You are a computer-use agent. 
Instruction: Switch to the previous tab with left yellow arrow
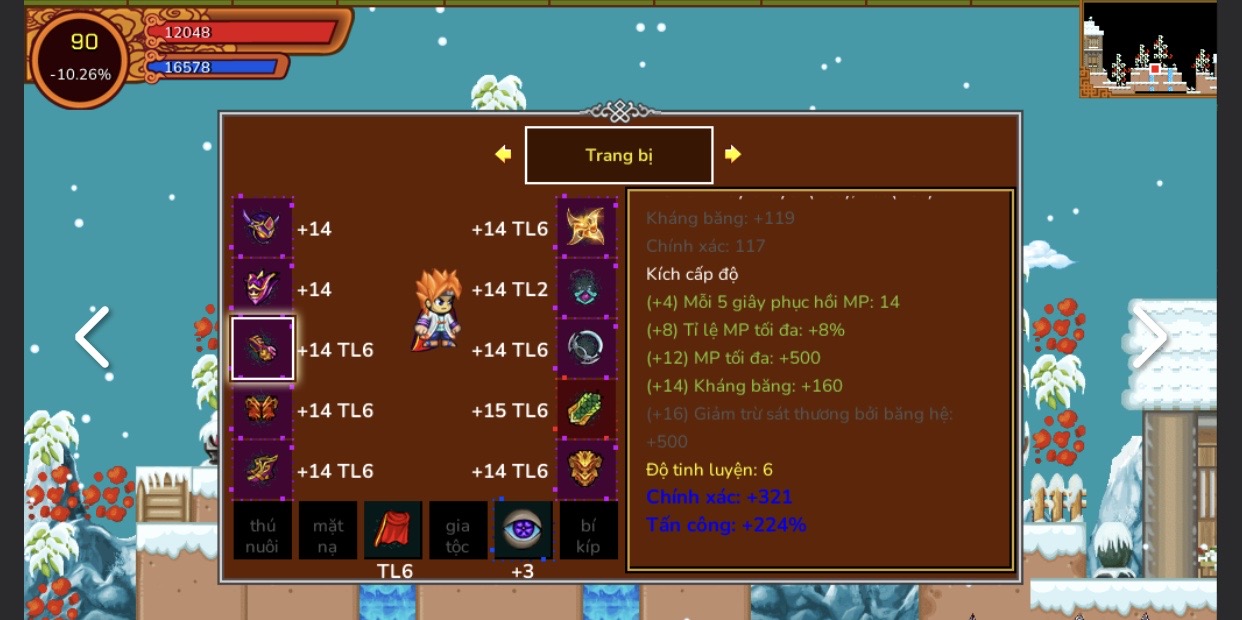(x=503, y=154)
